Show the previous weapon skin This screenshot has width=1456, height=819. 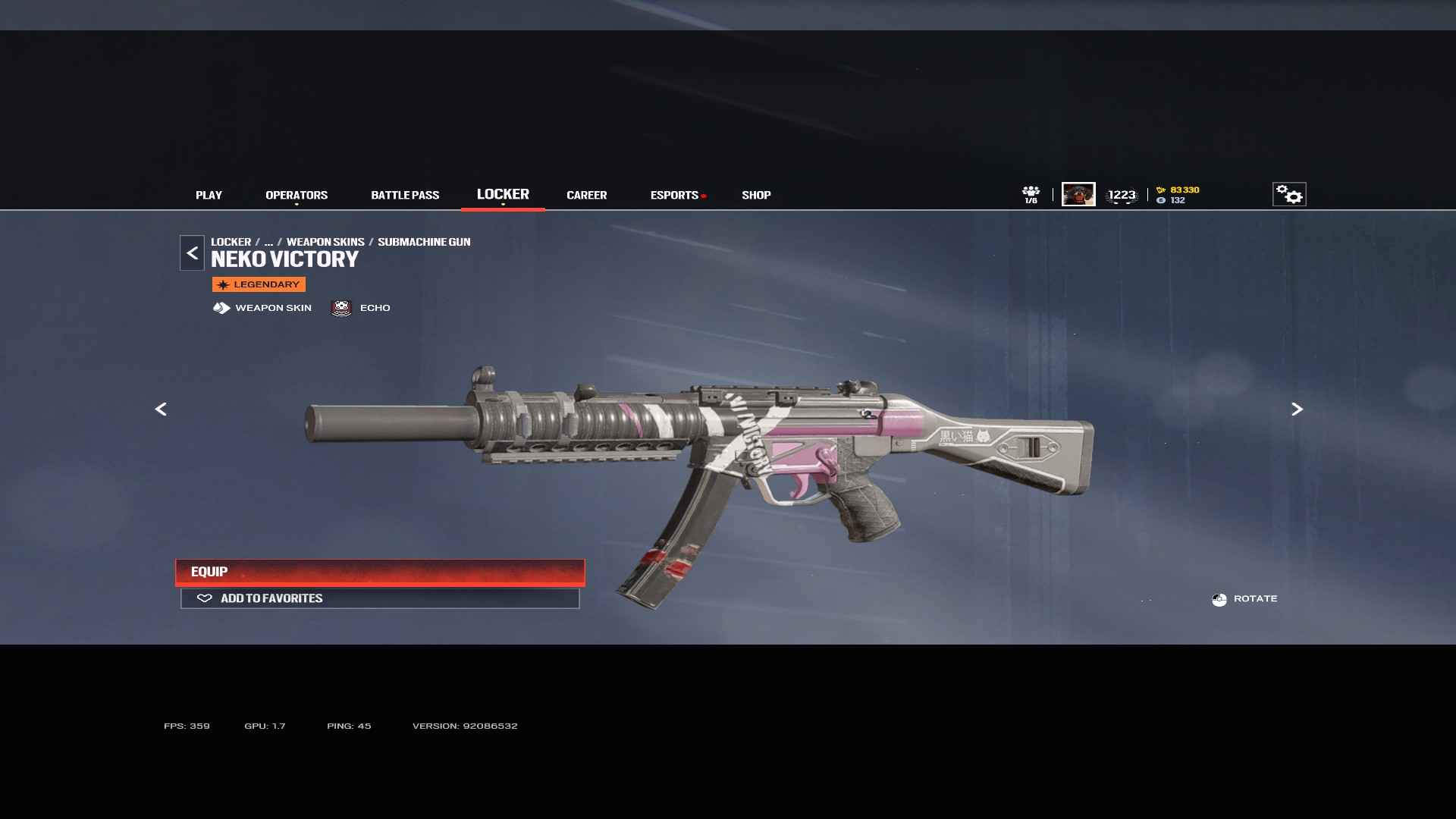(161, 409)
